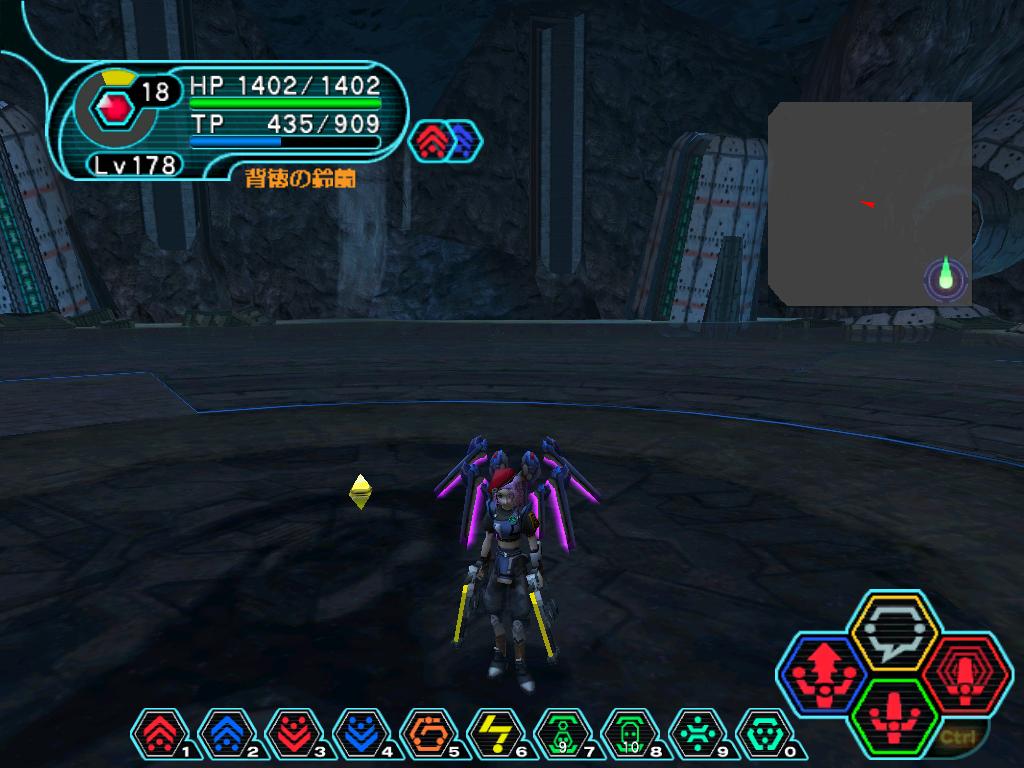
Task: Use the red downward-chevron technique in slot 3
Action: 291,735
